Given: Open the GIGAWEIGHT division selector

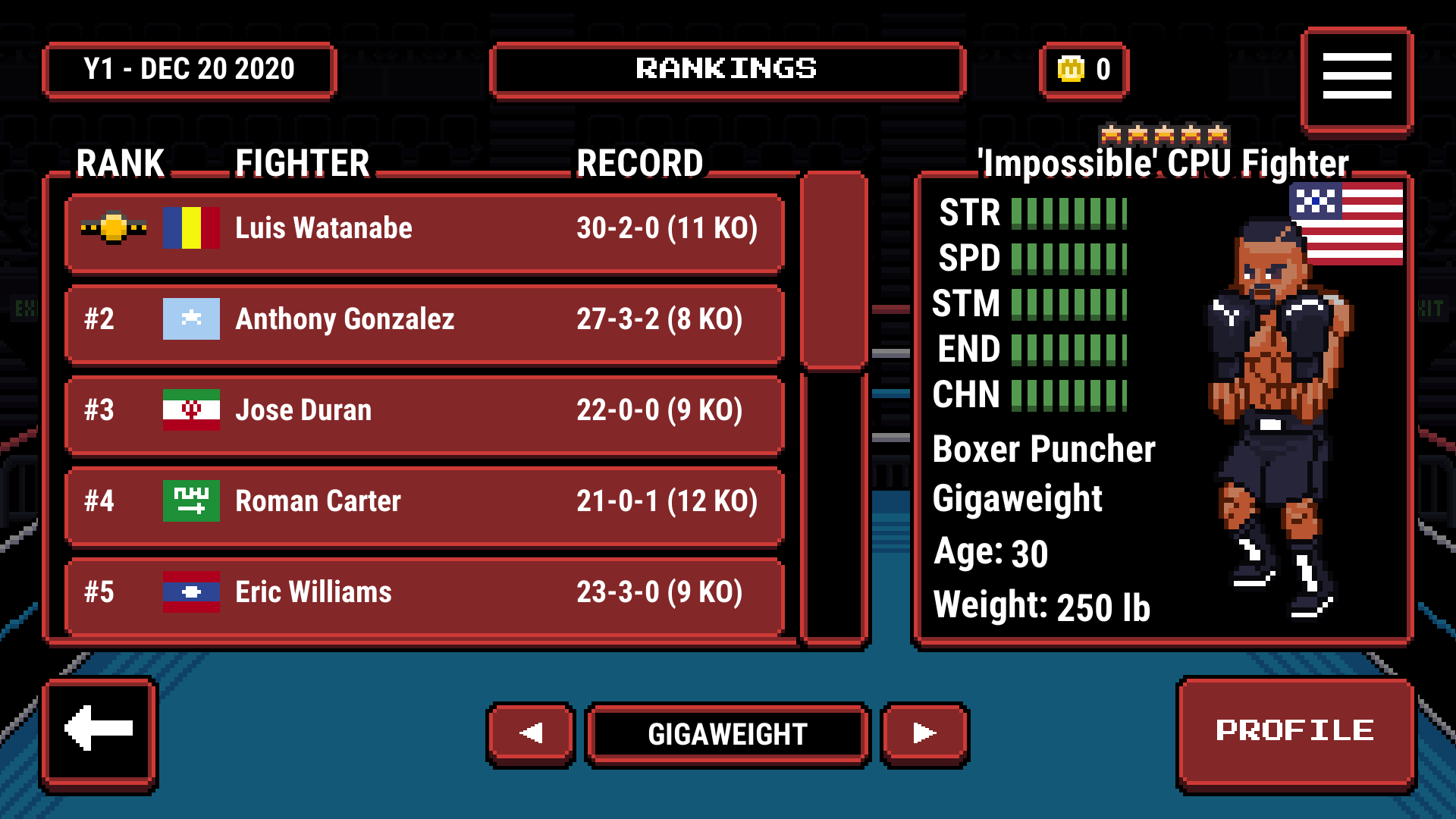Looking at the screenshot, I should pos(726,733).
